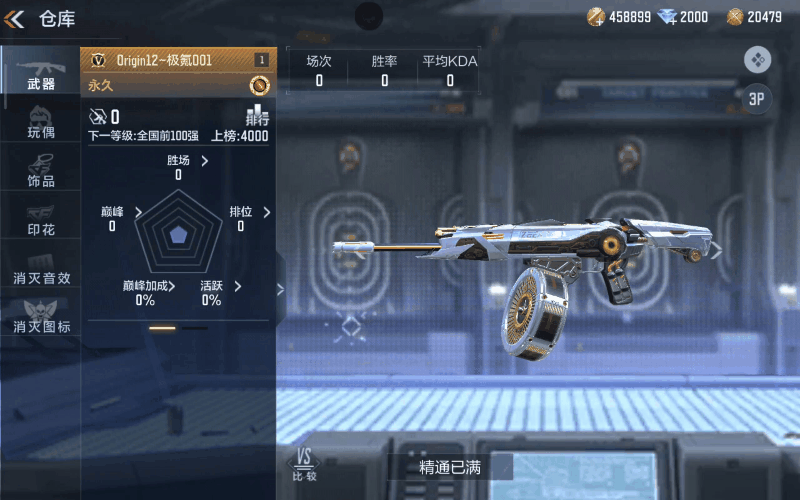Switch to the 印花 decals tab
The width and height of the screenshot is (800, 500).
coord(40,219)
